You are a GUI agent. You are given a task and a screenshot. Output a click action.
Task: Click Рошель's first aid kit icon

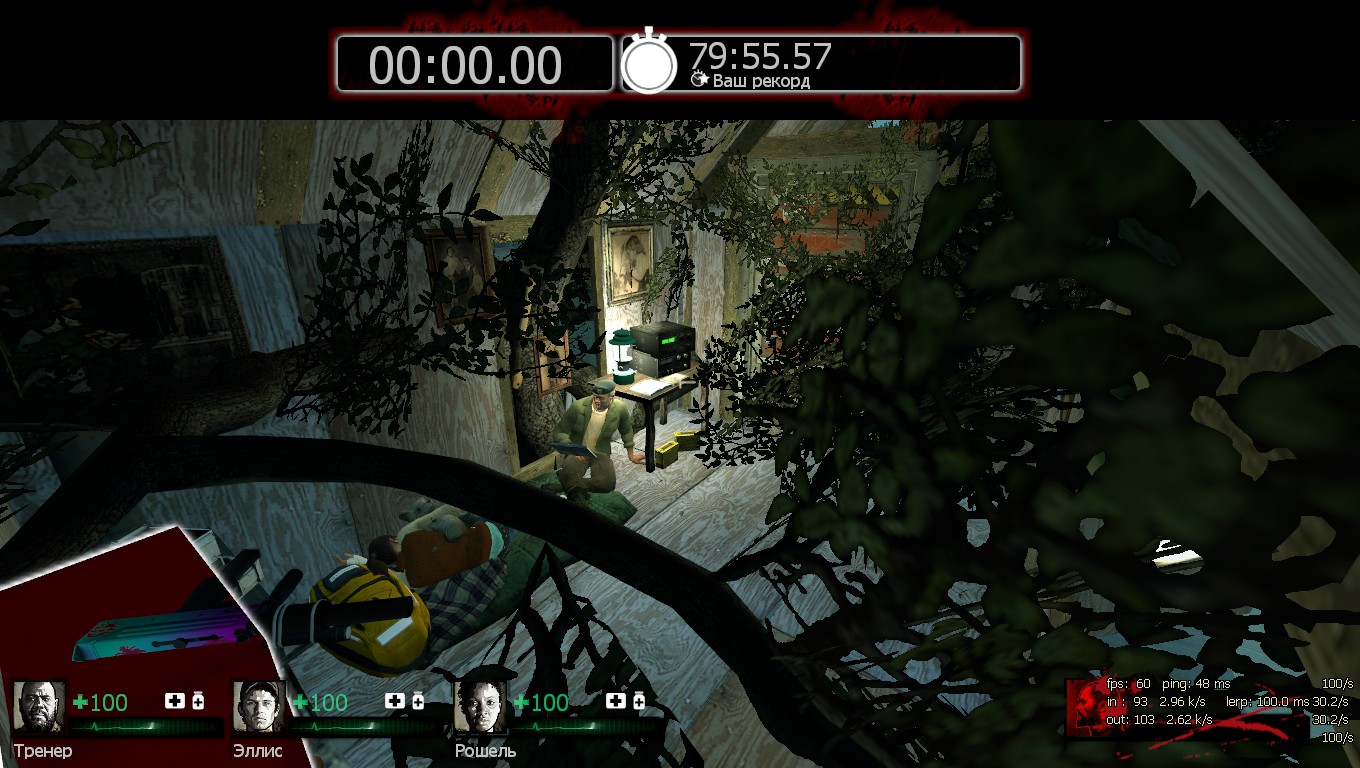(616, 701)
